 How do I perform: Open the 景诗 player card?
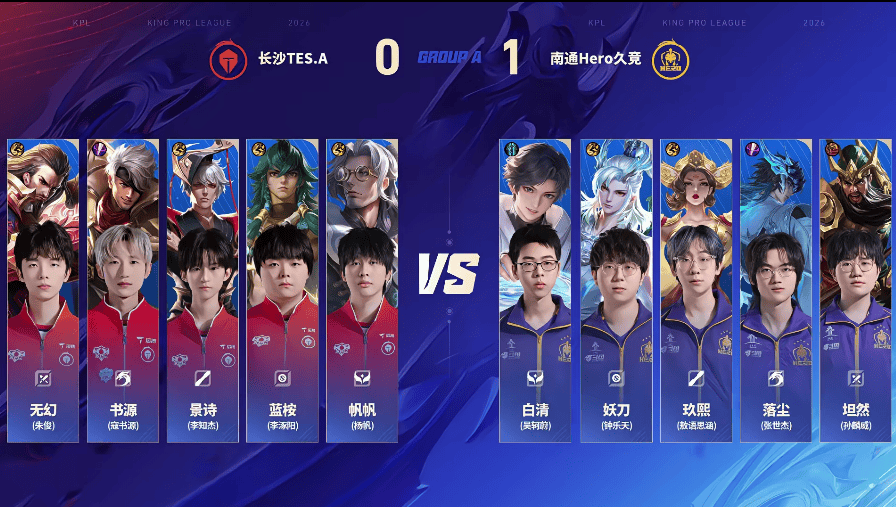click(203, 290)
